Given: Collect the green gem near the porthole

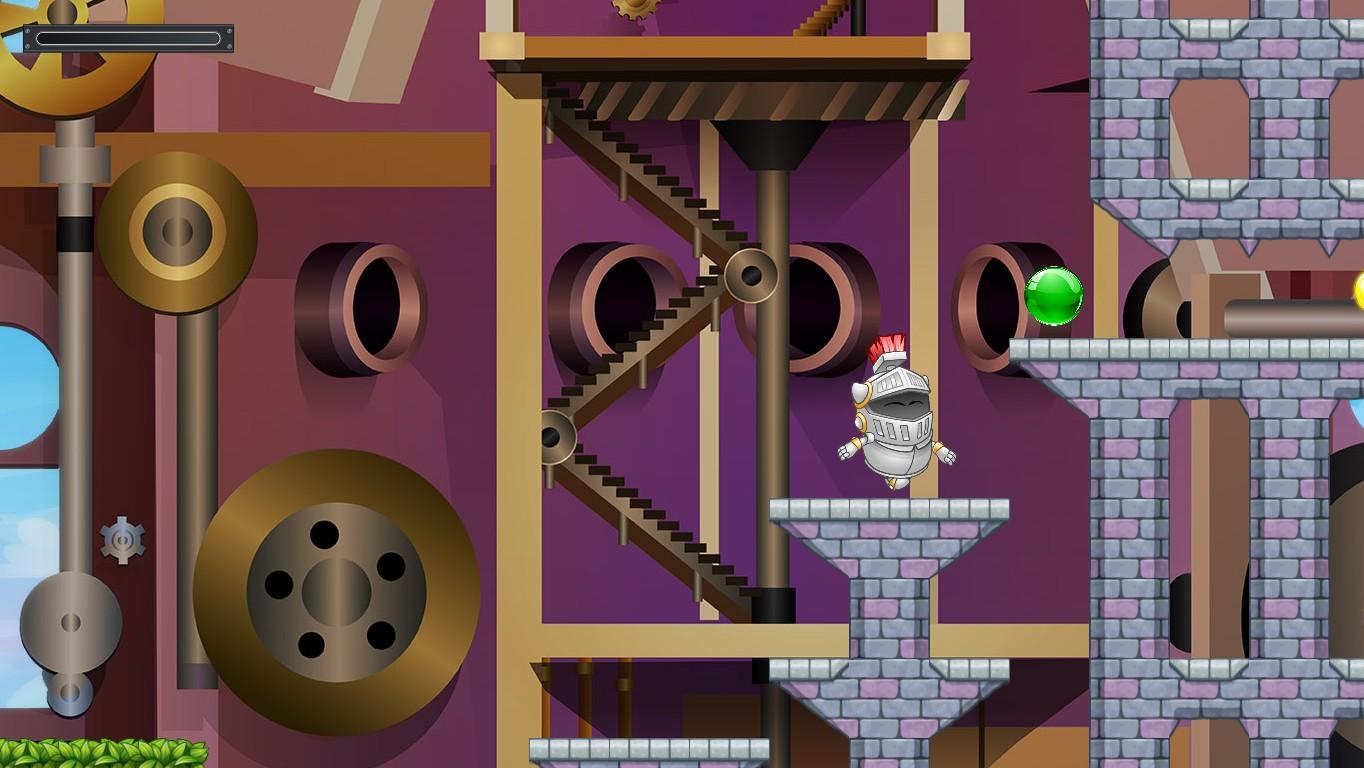Looking at the screenshot, I should point(1055,297).
